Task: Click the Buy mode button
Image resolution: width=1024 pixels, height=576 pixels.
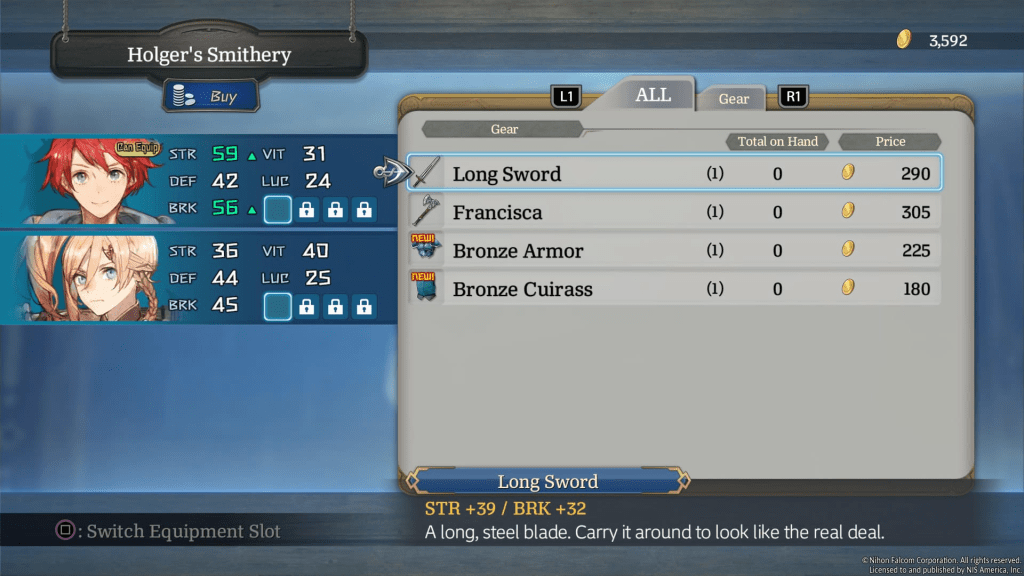Action: (x=211, y=97)
